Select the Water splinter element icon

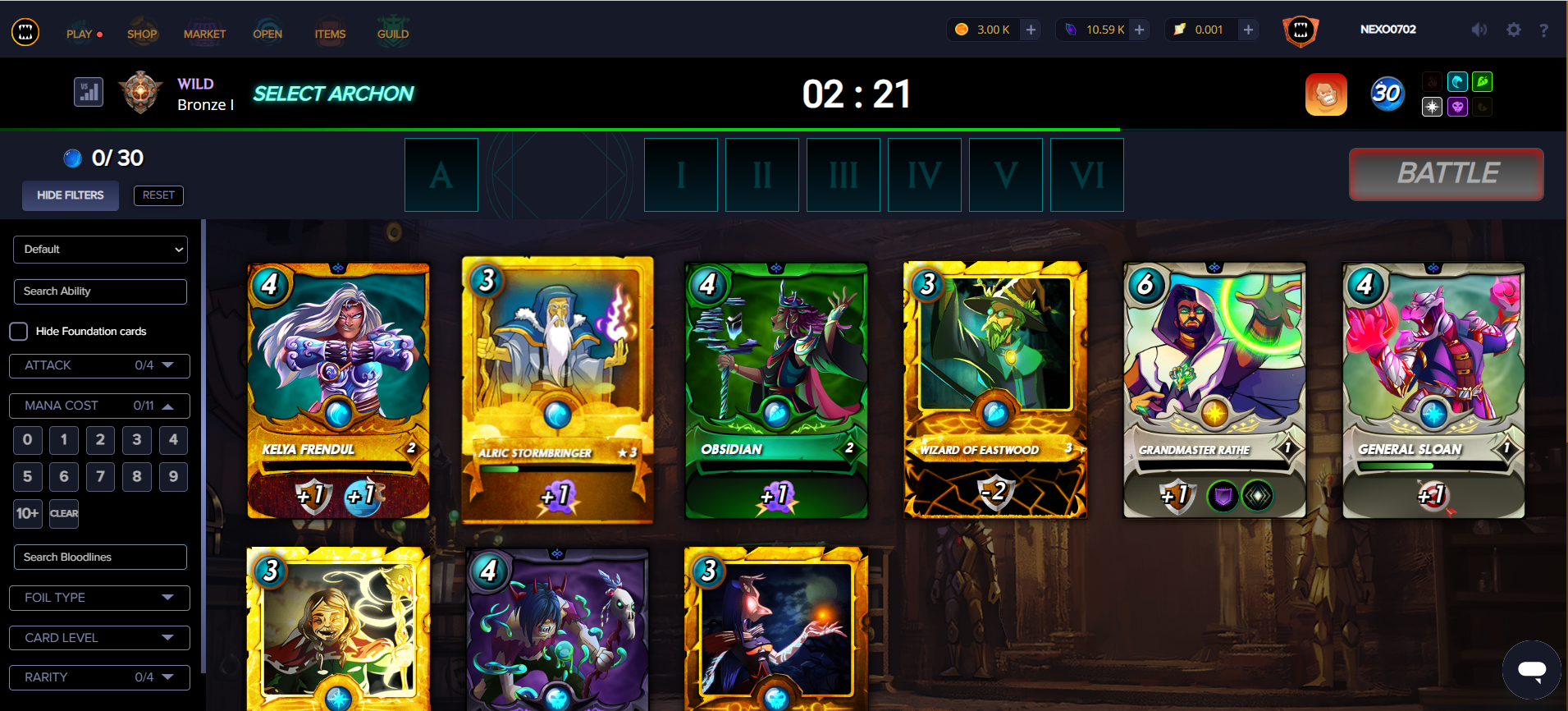[1457, 81]
